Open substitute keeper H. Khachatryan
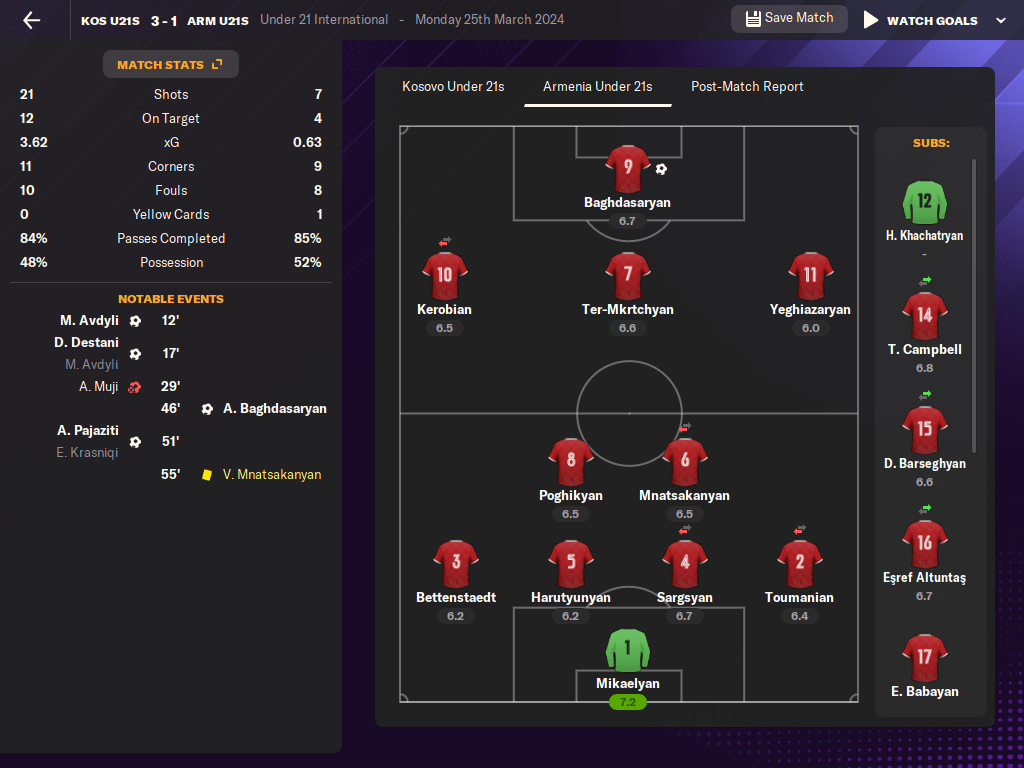This screenshot has height=768, width=1024. tap(924, 203)
